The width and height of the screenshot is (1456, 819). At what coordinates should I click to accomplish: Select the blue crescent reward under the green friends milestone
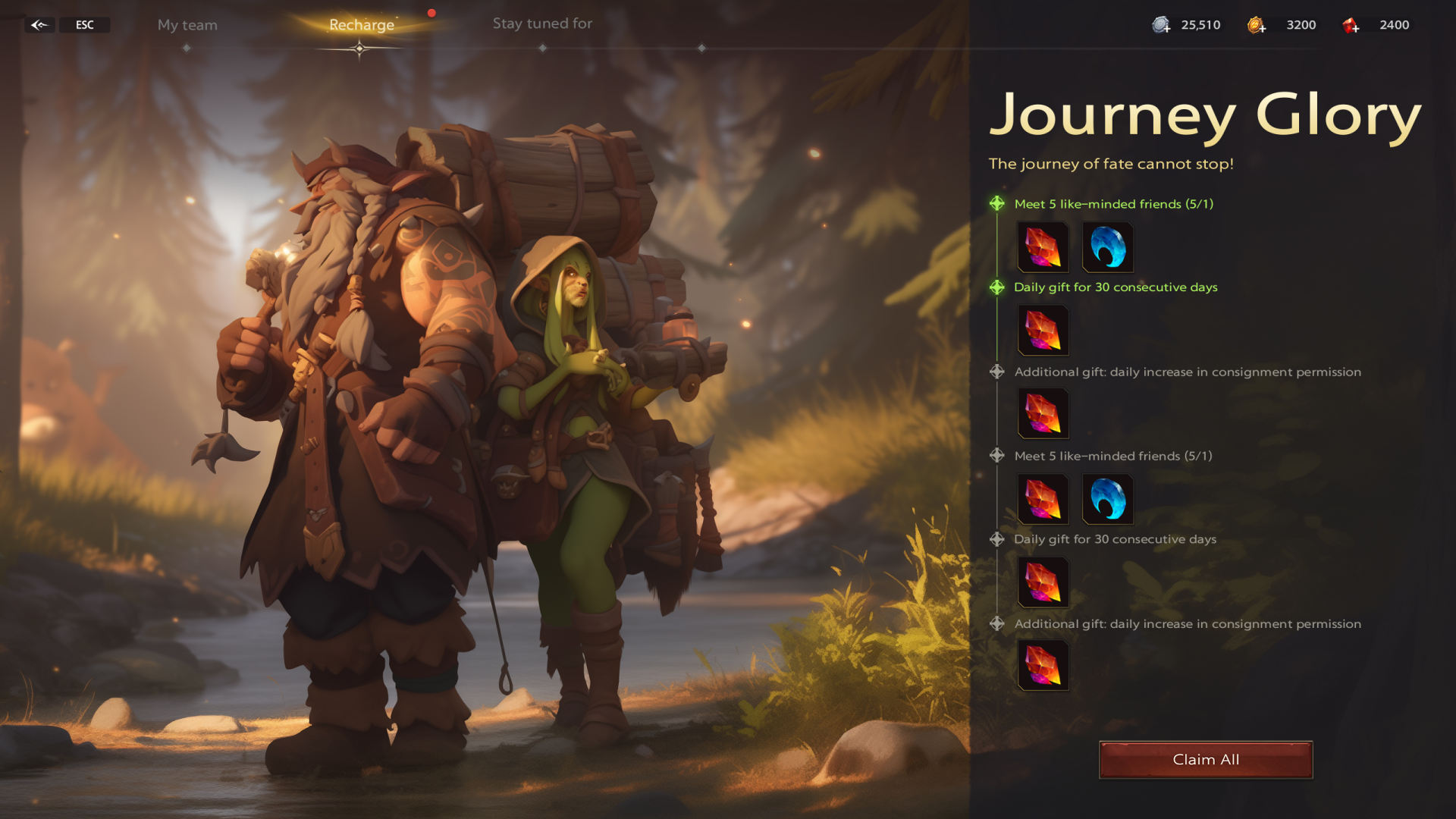coord(1107,247)
